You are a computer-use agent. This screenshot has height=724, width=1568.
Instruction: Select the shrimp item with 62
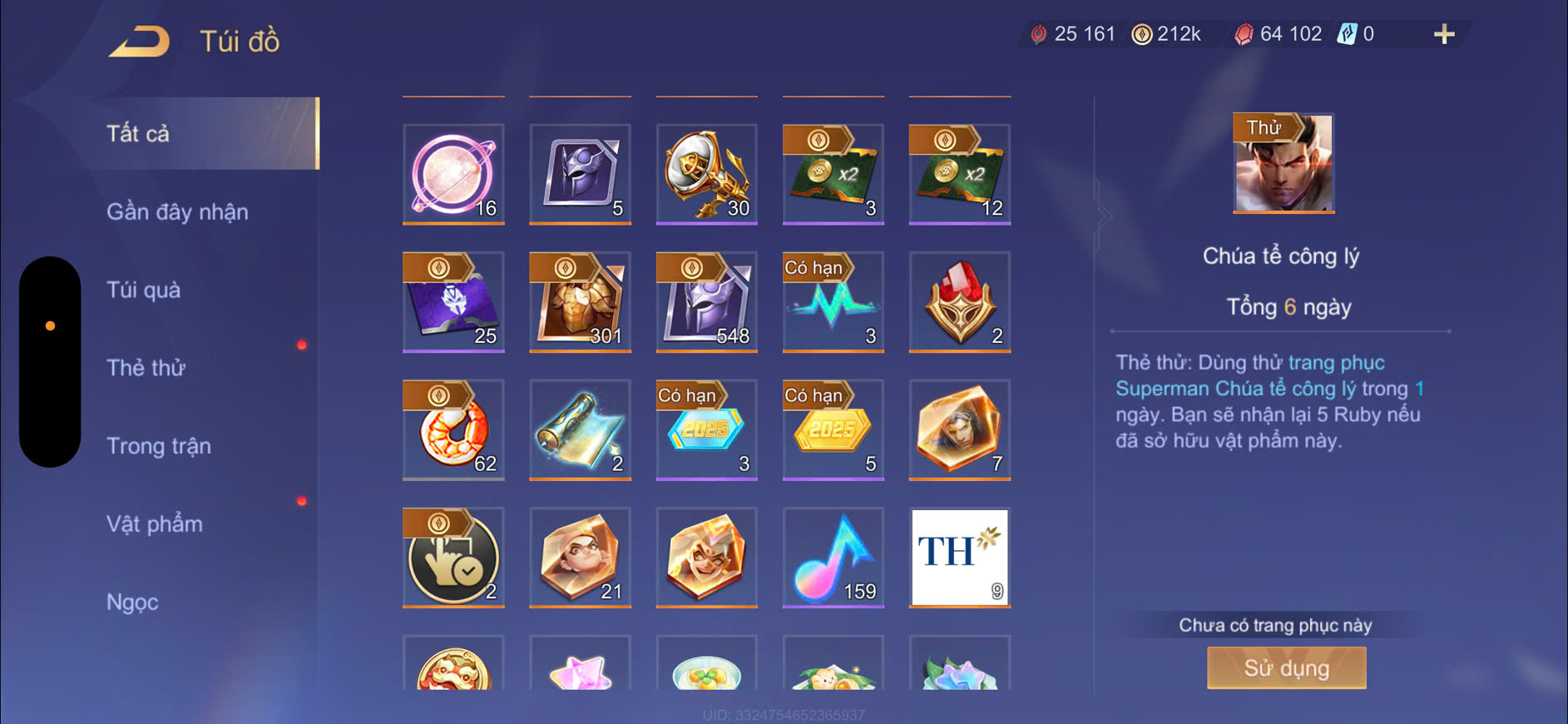pos(453,430)
